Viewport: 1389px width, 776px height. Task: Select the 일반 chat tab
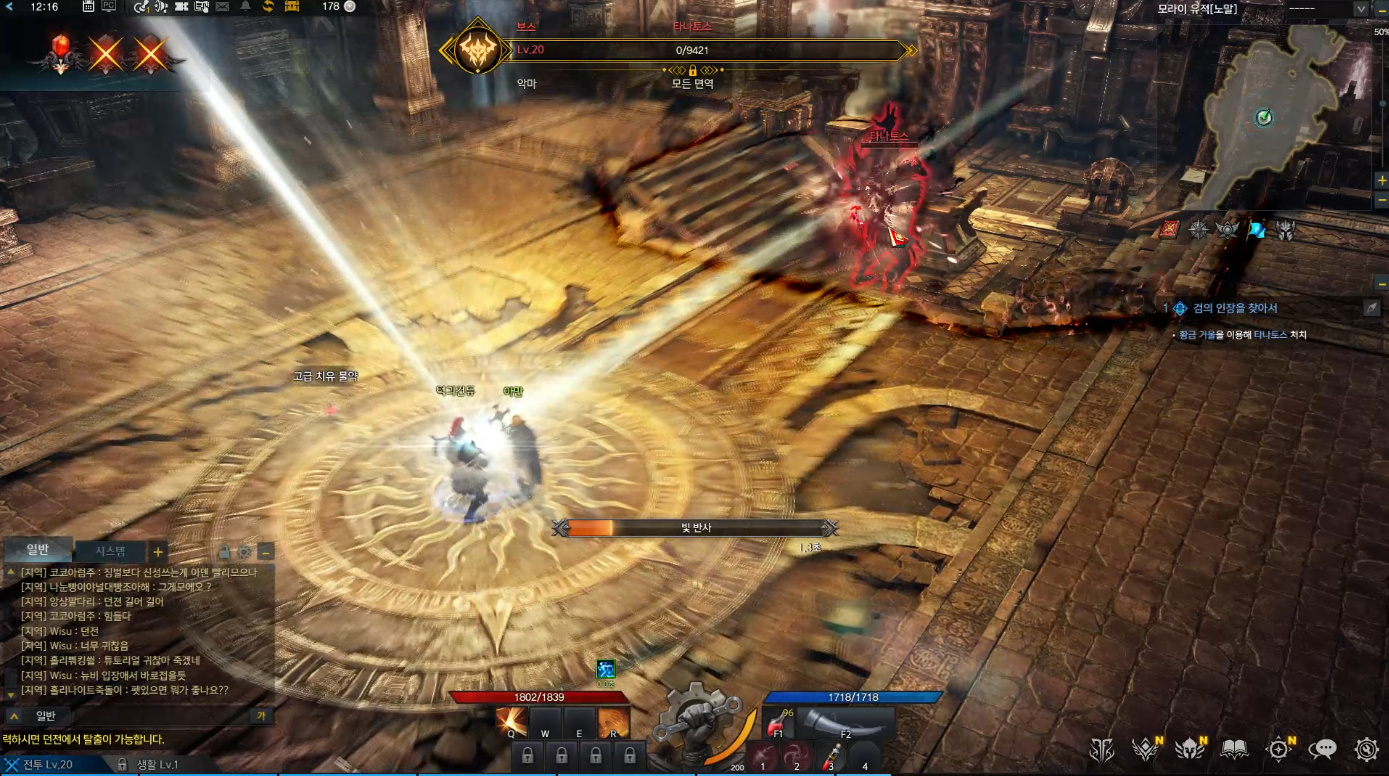(x=37, y=549)
